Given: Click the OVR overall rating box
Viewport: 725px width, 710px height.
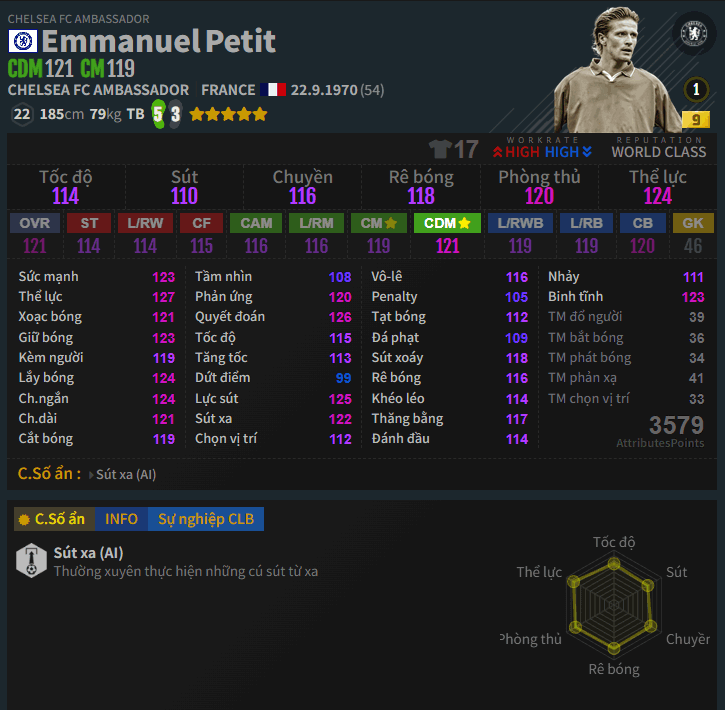Looking at the screenshot, I should tap(35, 223).
